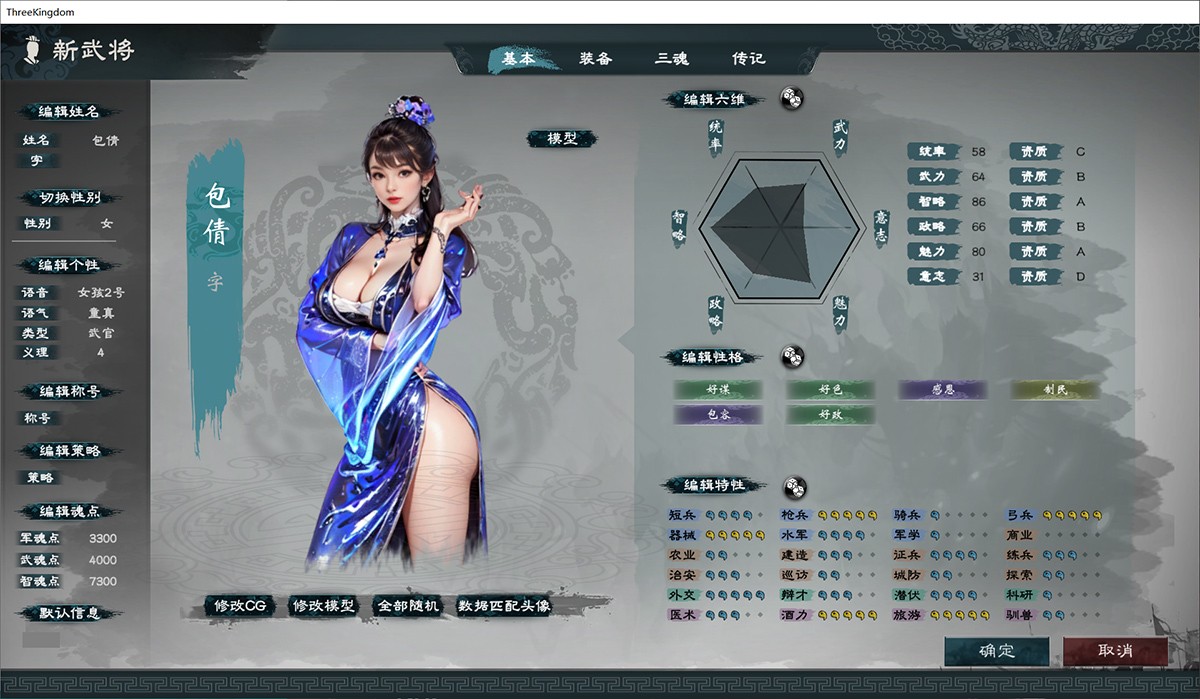Click the 修改CG button
Viewport: 1200px width, 699px height.
click(x=239, y=605)
